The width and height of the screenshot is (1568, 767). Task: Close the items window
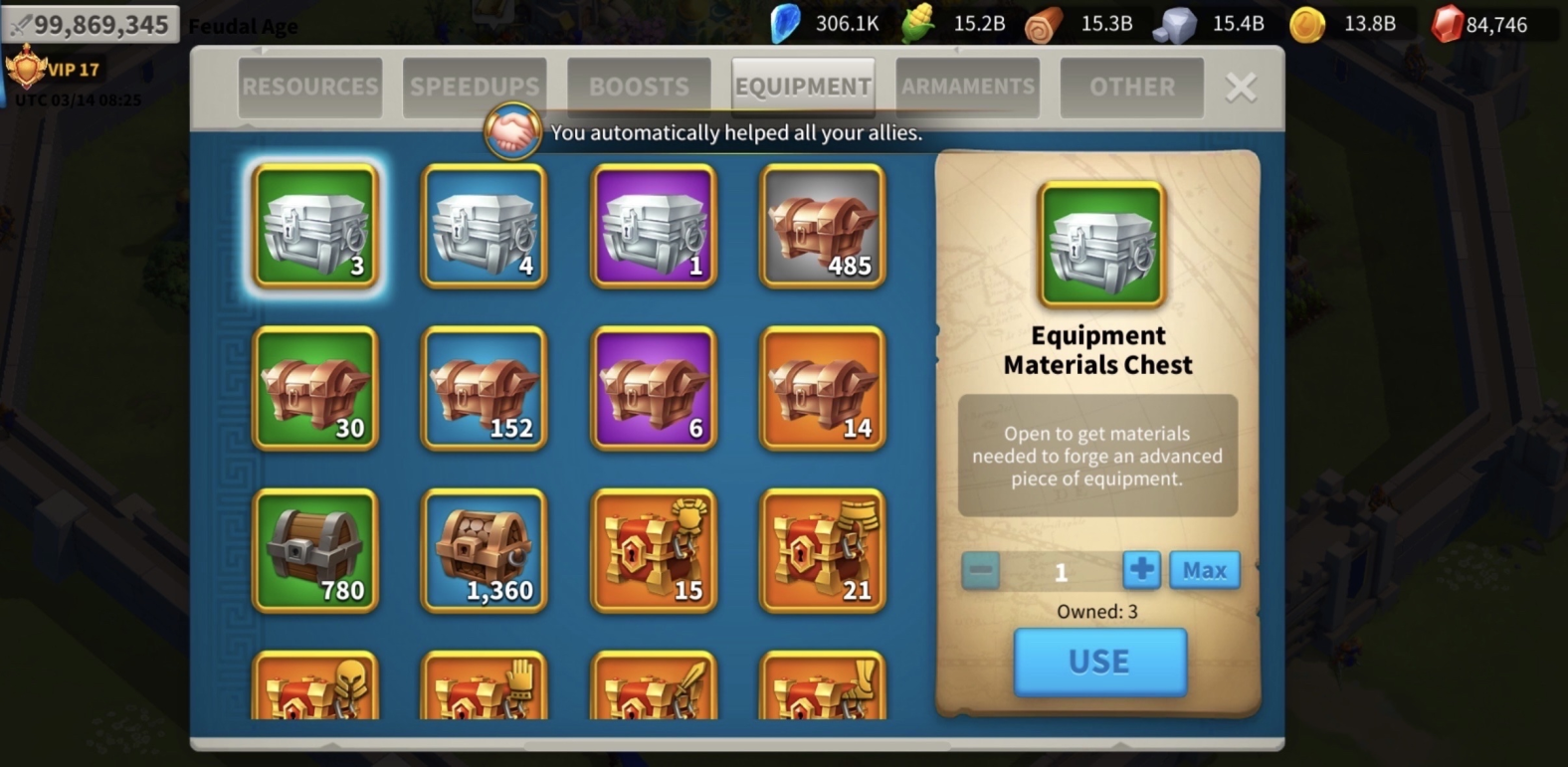[1241, 88]
